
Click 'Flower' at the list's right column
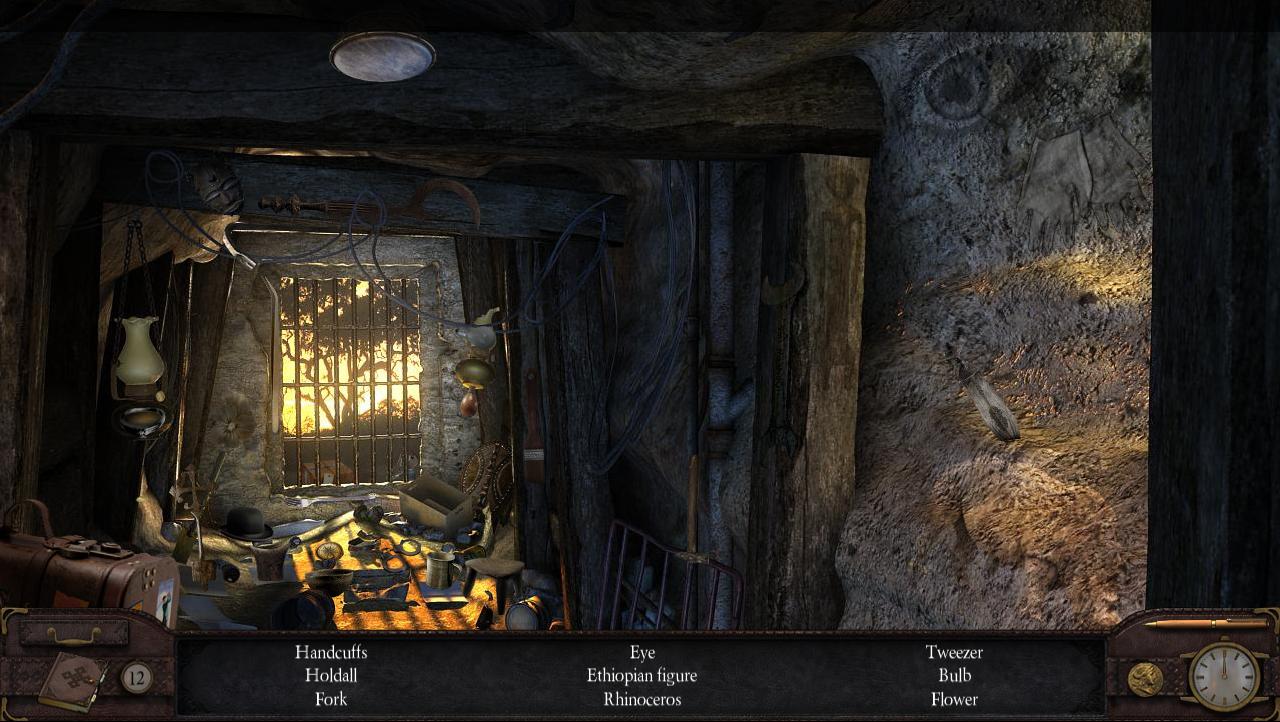coord(953,699)
